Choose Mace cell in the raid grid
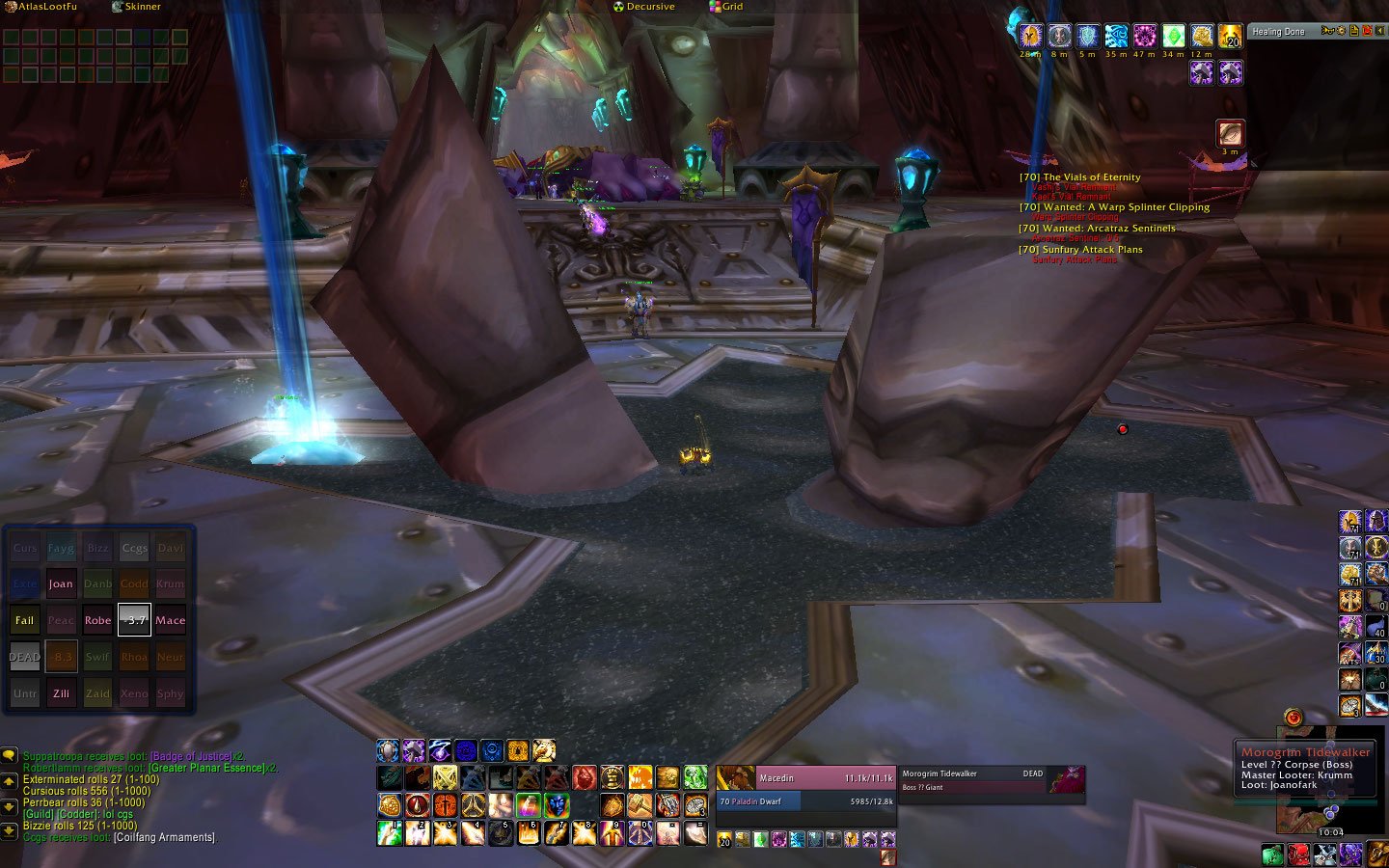The width and height of the screenshot is (1389, 868). (x=170, y=620)
